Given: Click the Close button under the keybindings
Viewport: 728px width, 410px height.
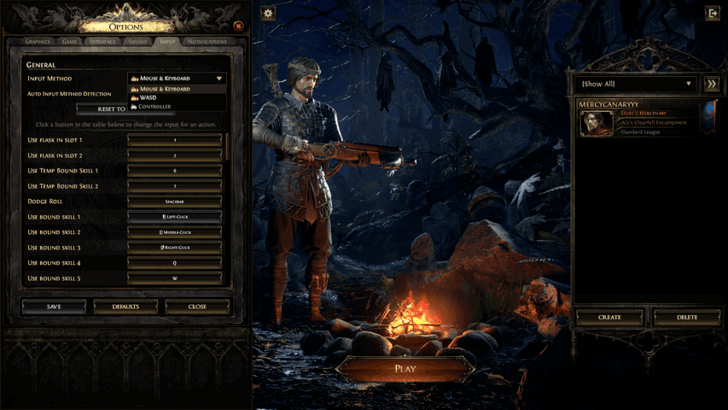Looking at the screenshot, I should (x=197, y=307).
